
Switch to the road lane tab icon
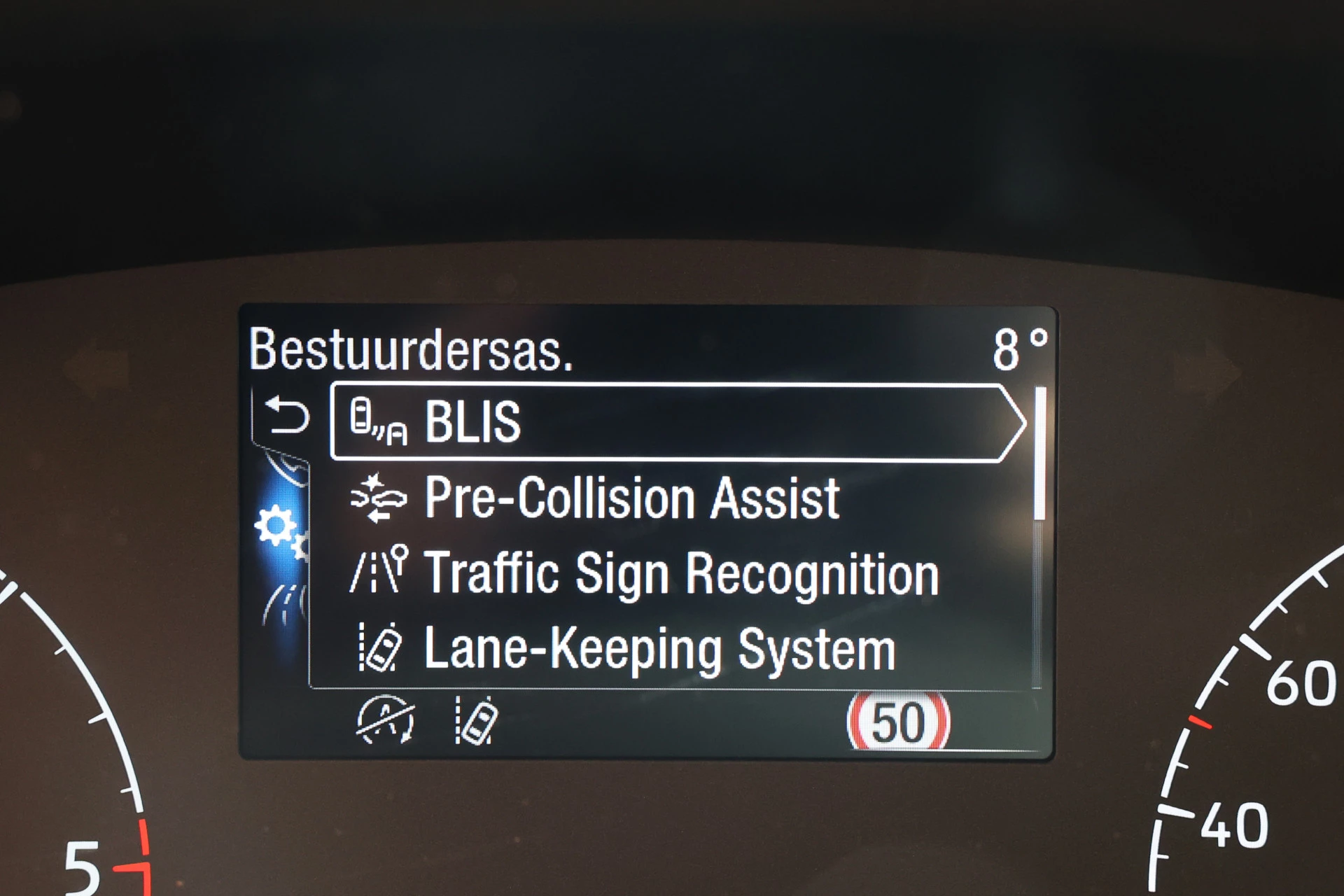tap(285, 605)
